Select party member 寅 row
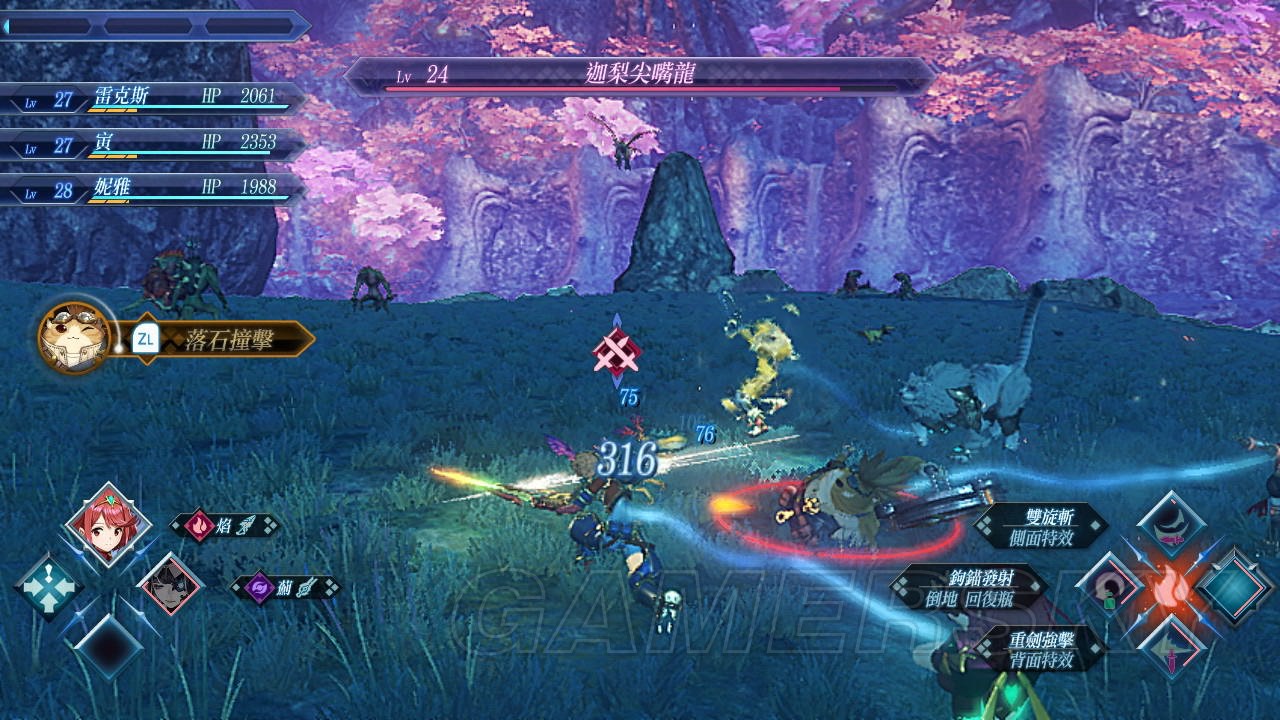Screen dimensions: 1280x720 [x=150, y=145]
